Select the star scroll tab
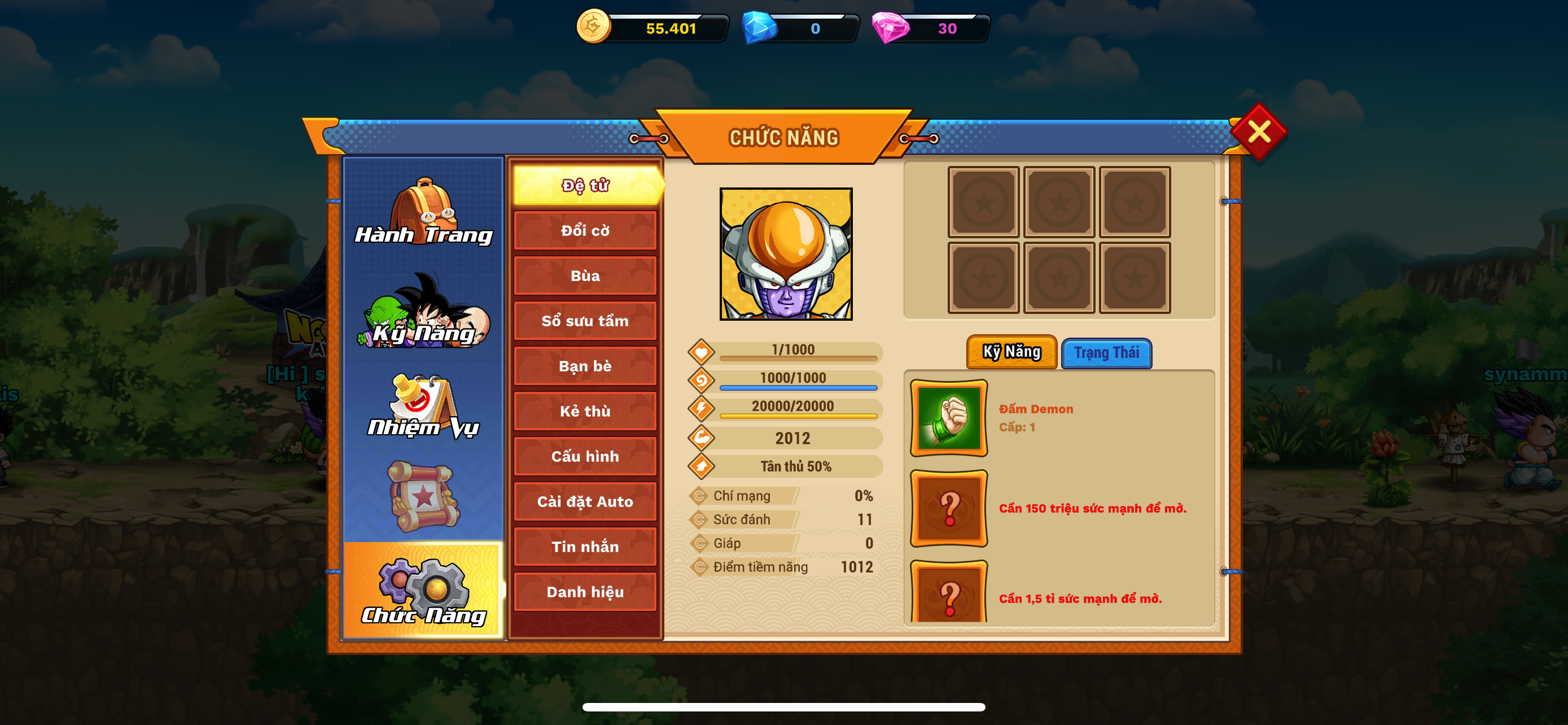This screenshot has width=1568, height=725. [x=424, y=496]
